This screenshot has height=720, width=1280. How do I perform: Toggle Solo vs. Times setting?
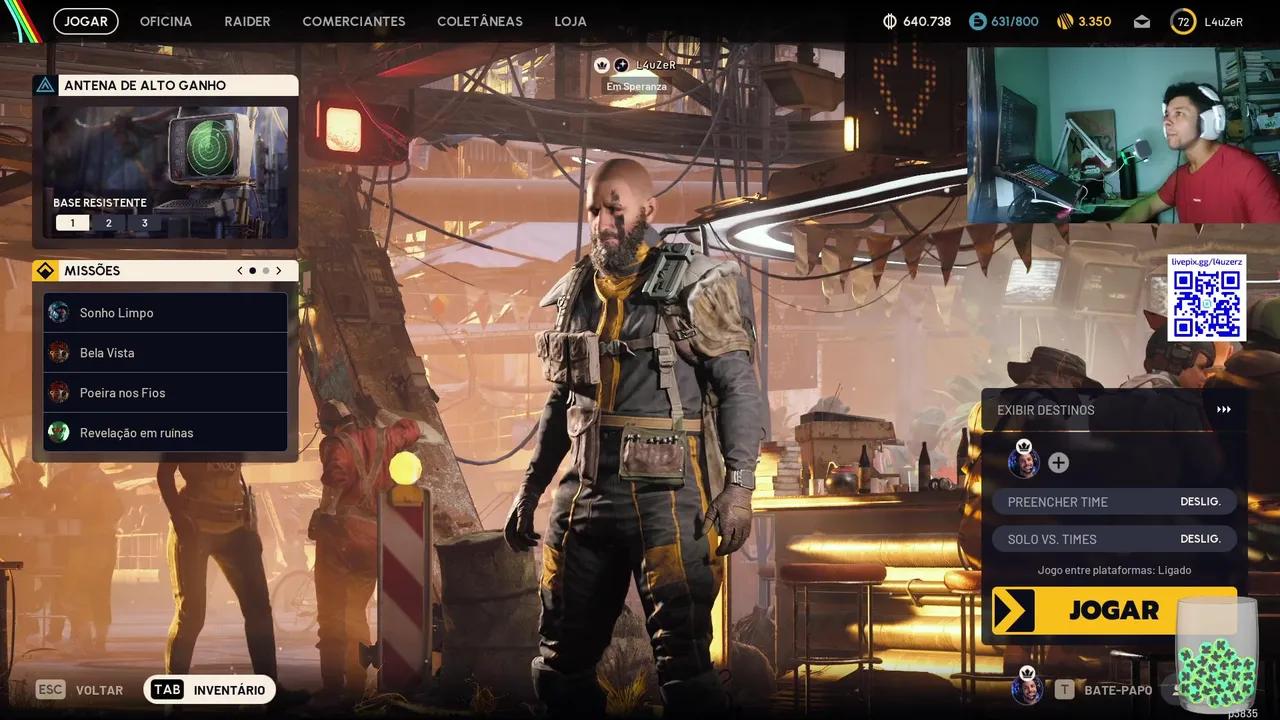(1114, 539)
